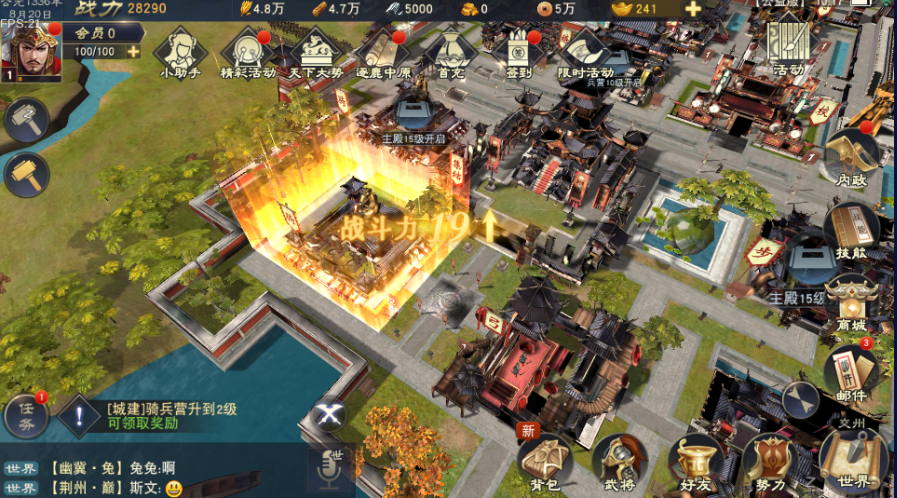Image resolution: width=897 pixels, height=498 pixels.
Task: Open the 任务 quest button
Action: [x=26, y=417]
